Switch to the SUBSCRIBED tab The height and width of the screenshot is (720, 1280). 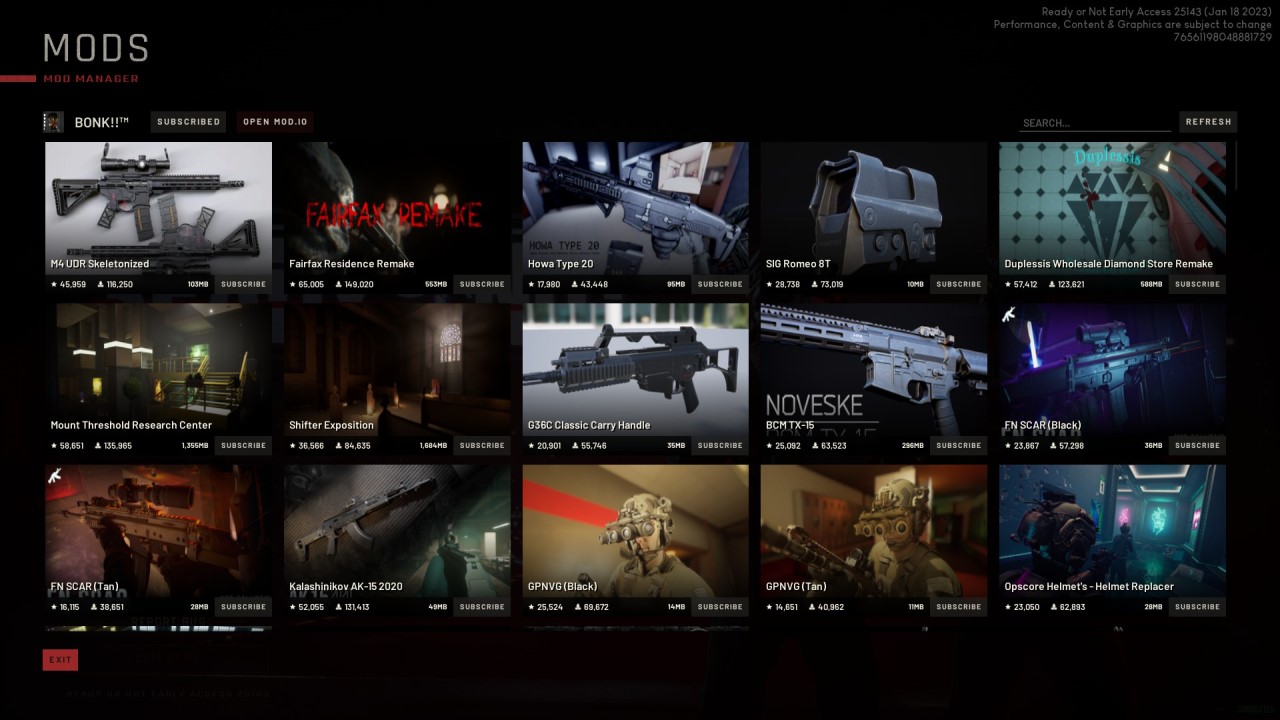coord(188,121)
